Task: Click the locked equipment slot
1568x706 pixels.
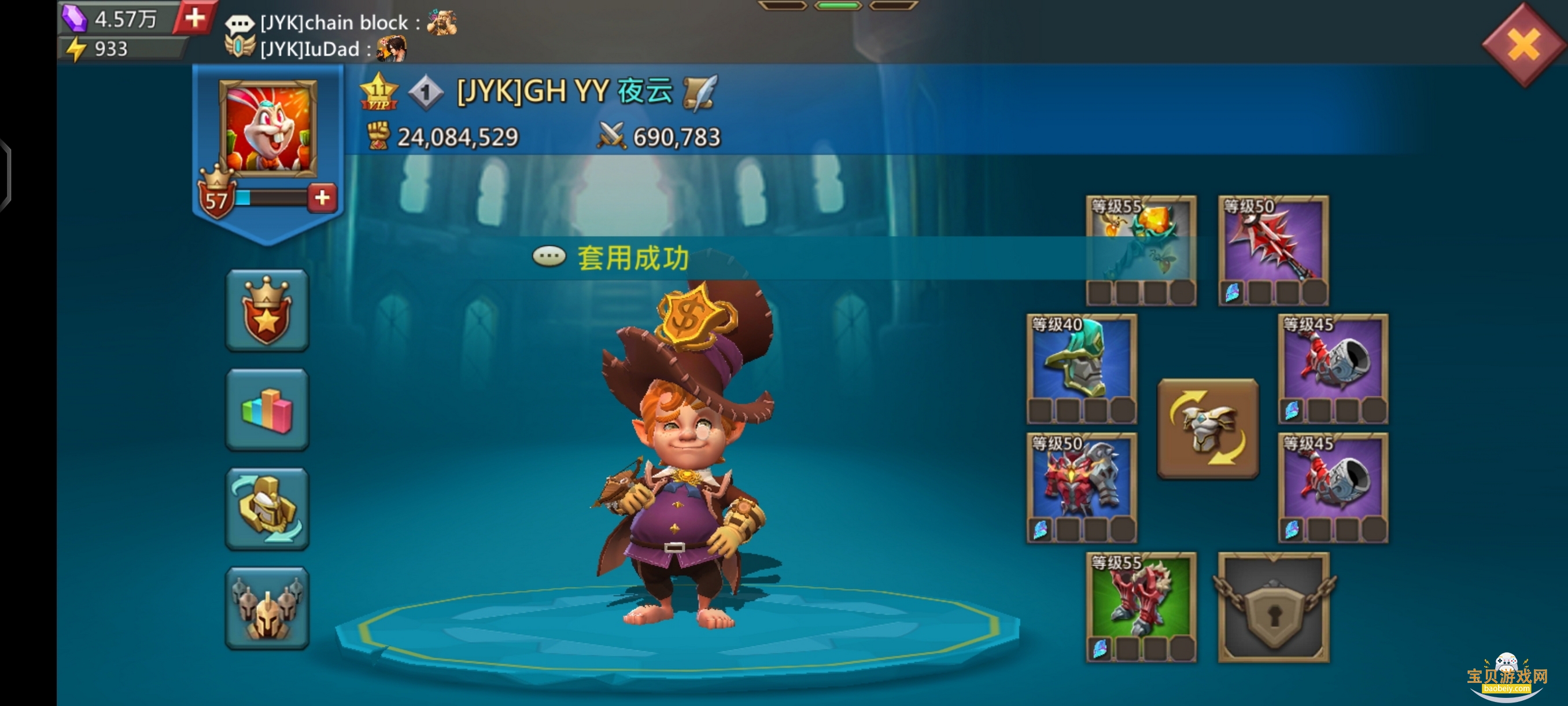Action: click(x=1273, y=606)
